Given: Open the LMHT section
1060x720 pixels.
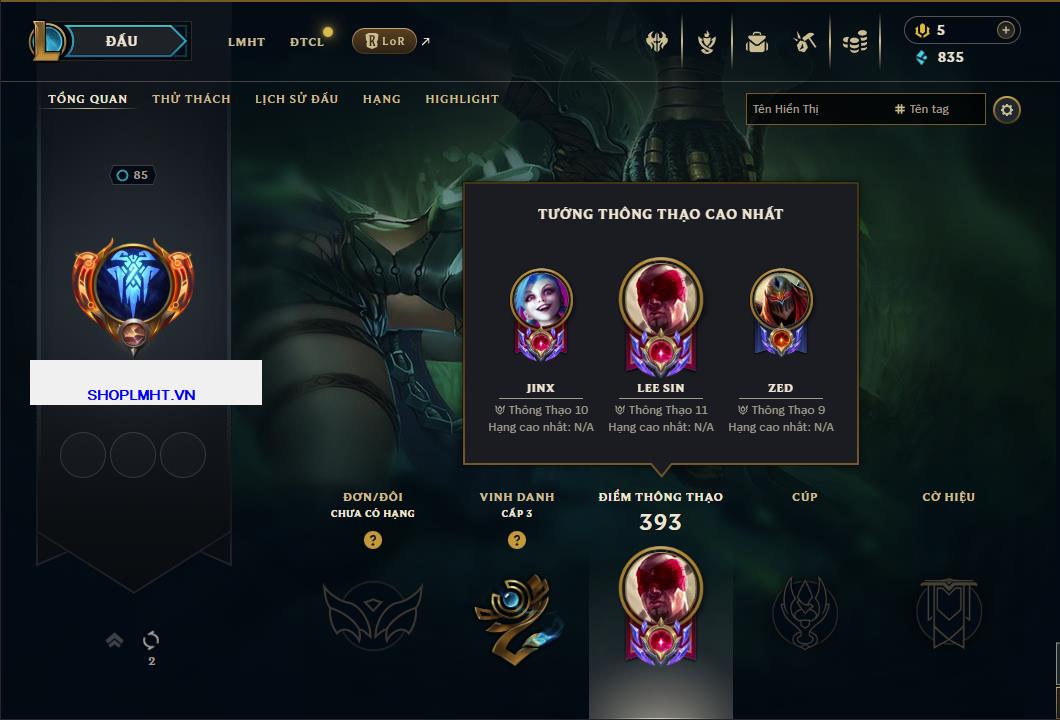Looking at the screenshot, I should tap(246, 42).
